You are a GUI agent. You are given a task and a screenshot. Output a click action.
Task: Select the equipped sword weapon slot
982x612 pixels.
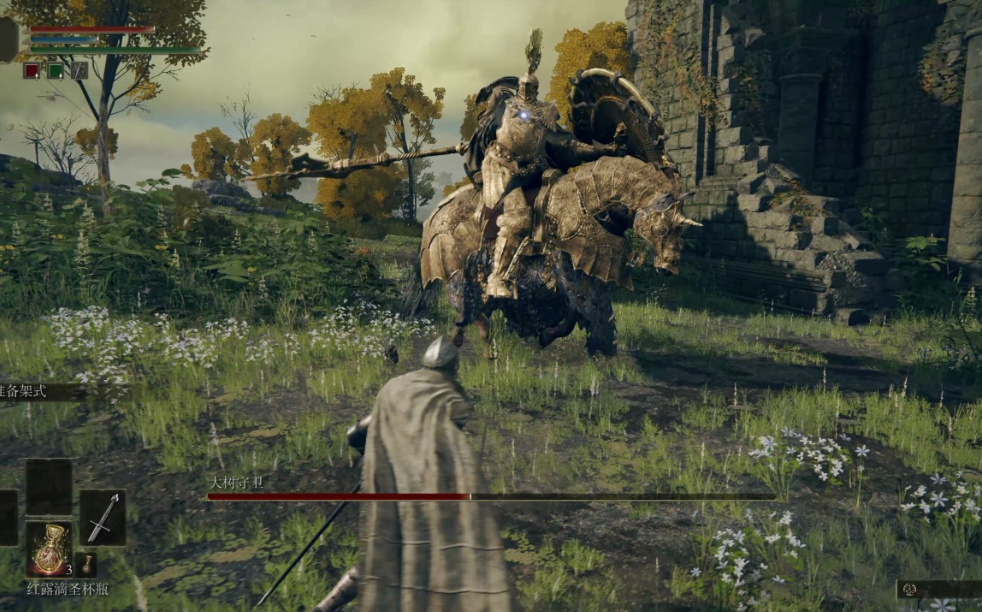click(102, 517)
